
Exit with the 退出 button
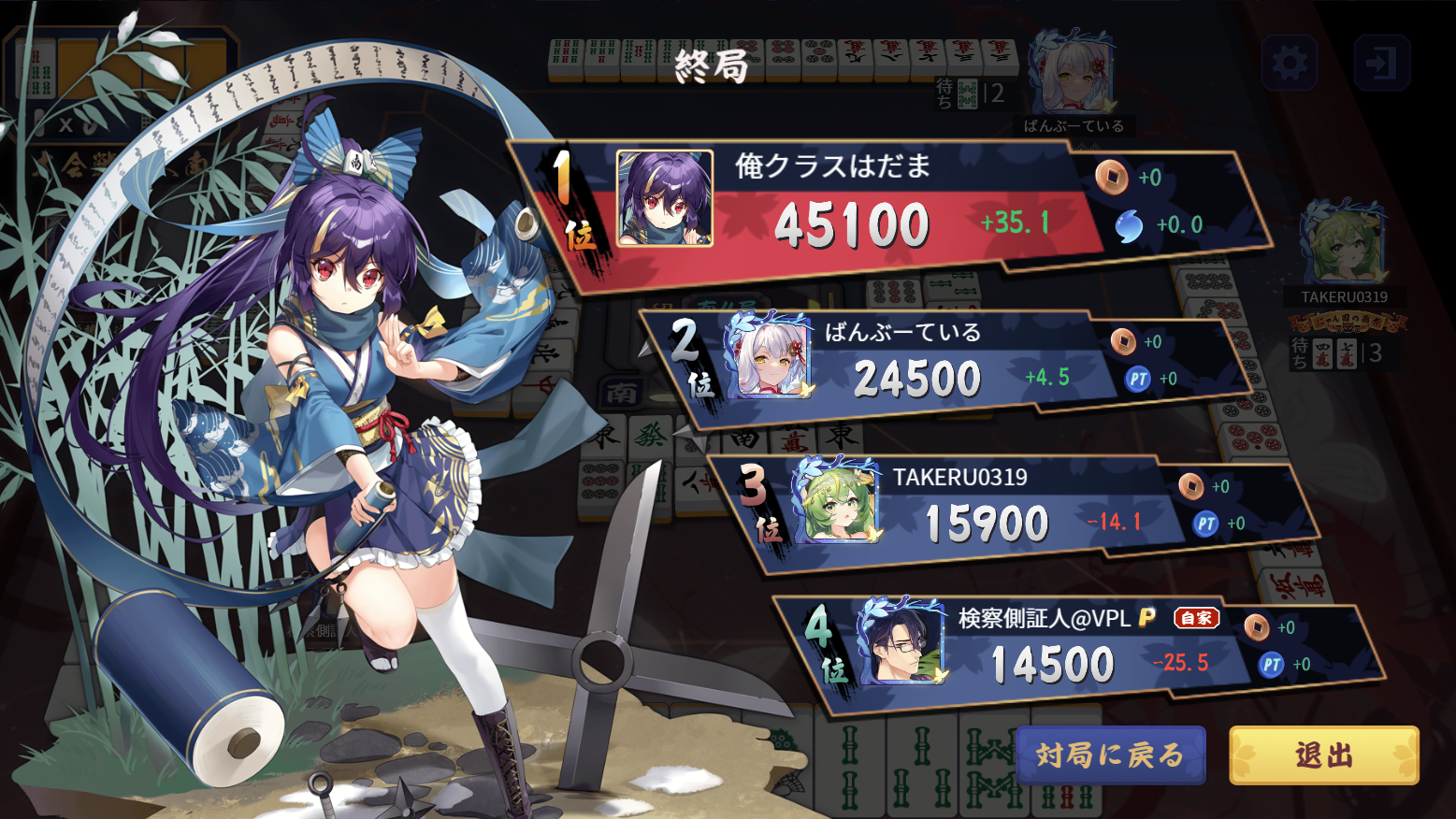[x=1323, y=754]
